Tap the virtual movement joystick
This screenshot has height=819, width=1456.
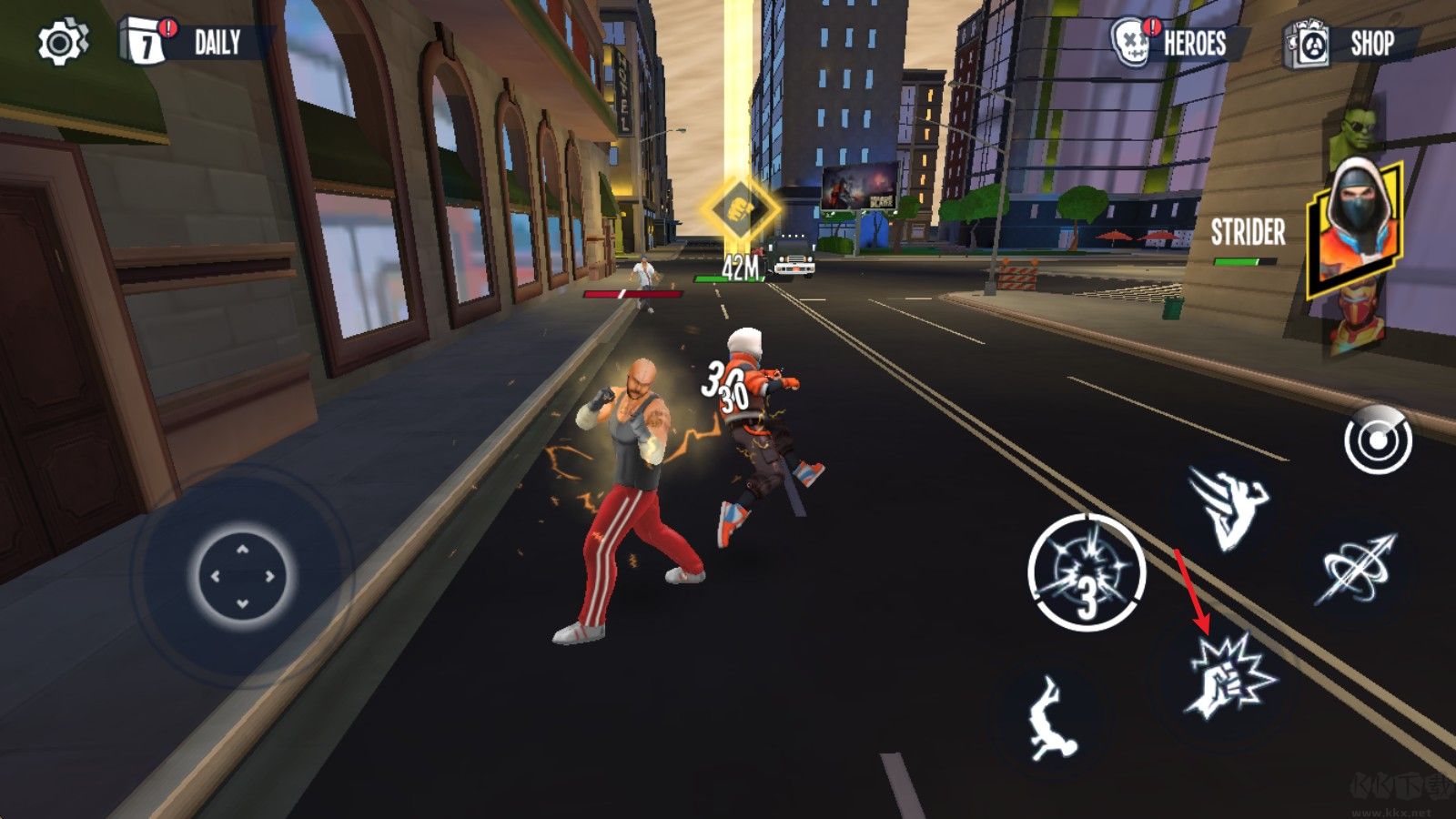coord(243,575)
